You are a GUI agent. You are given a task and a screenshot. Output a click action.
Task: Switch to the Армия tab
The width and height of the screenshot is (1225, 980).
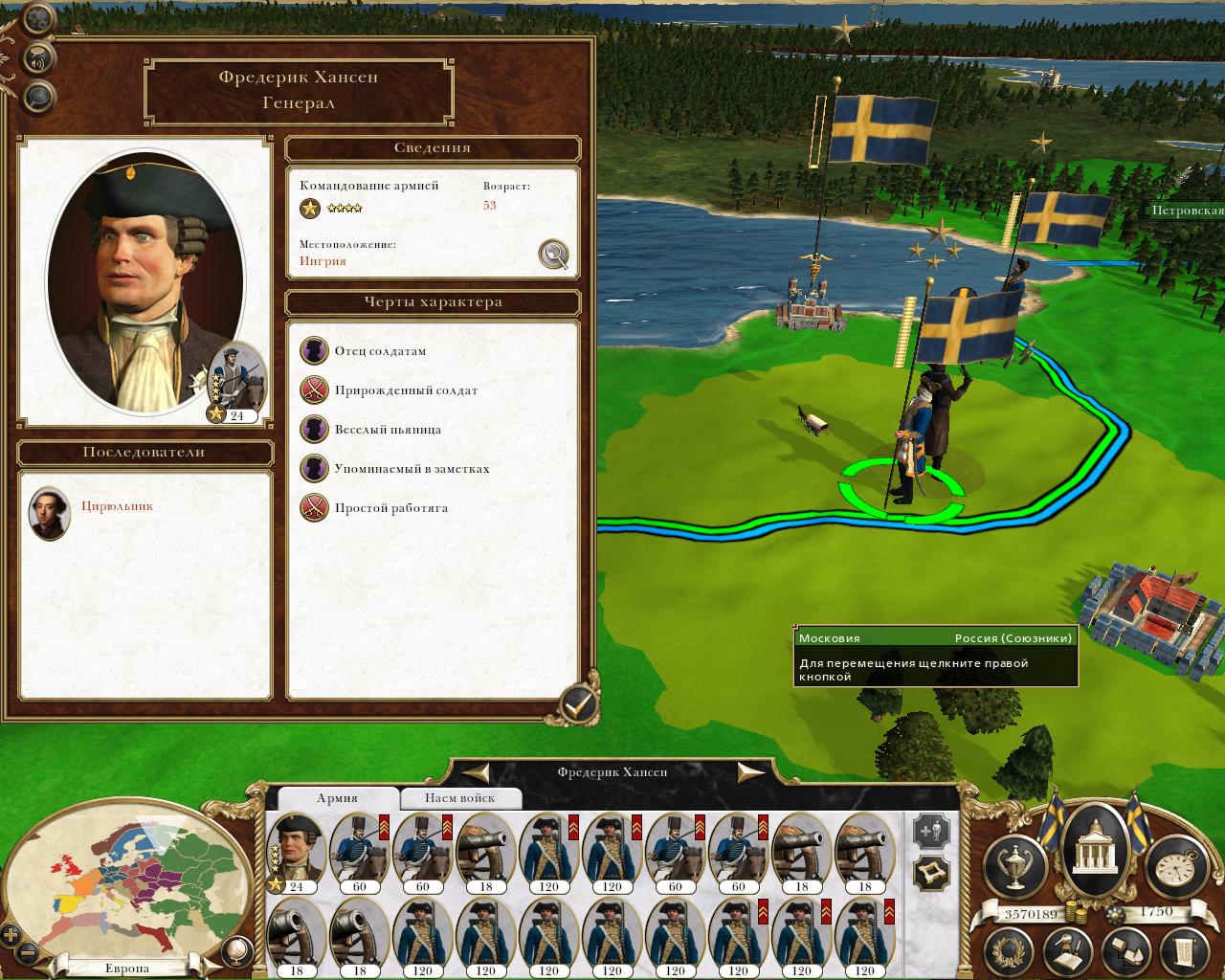pos(337,798)
